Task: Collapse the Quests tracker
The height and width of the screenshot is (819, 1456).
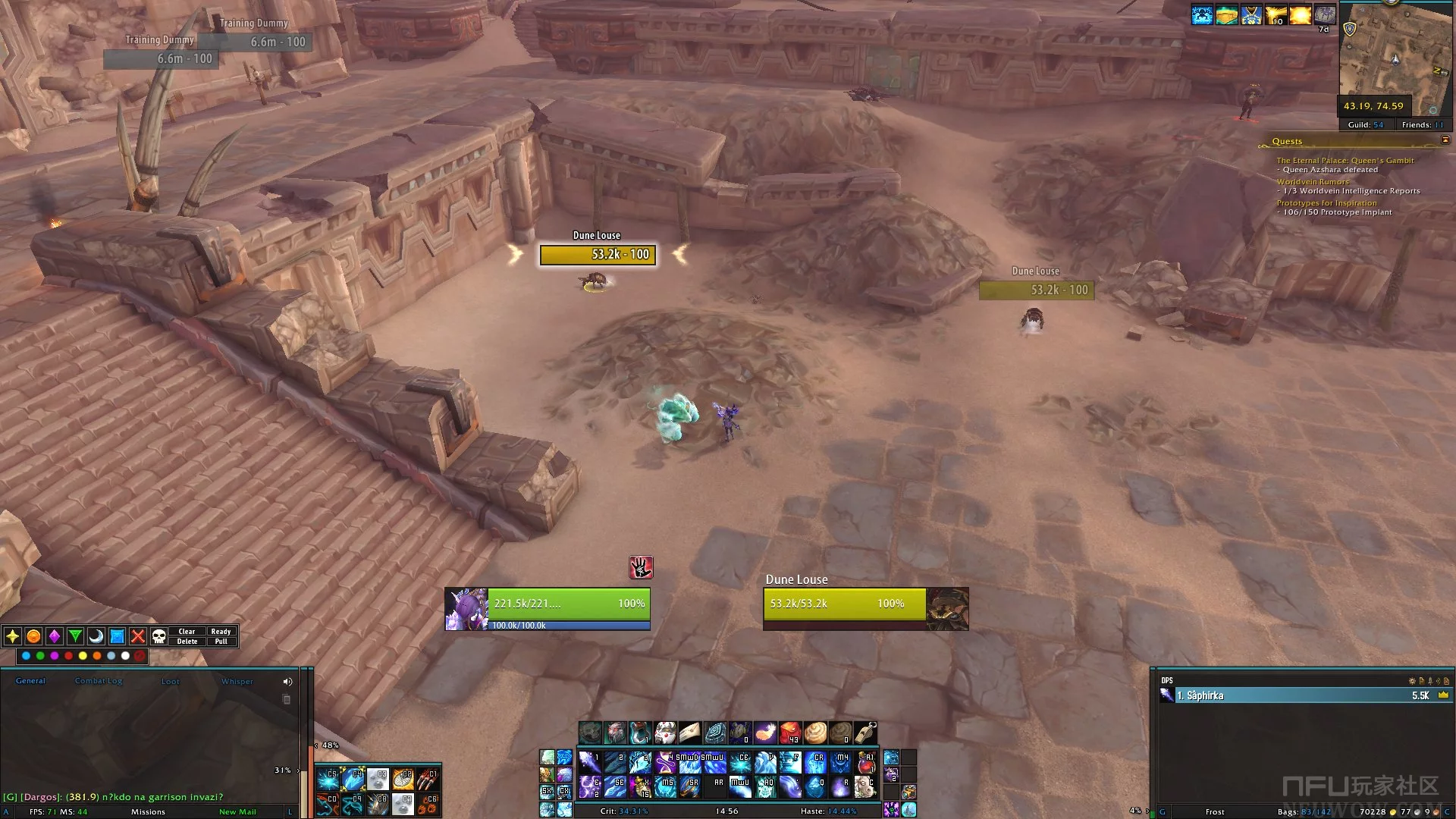Action: tap(1445, 140)
